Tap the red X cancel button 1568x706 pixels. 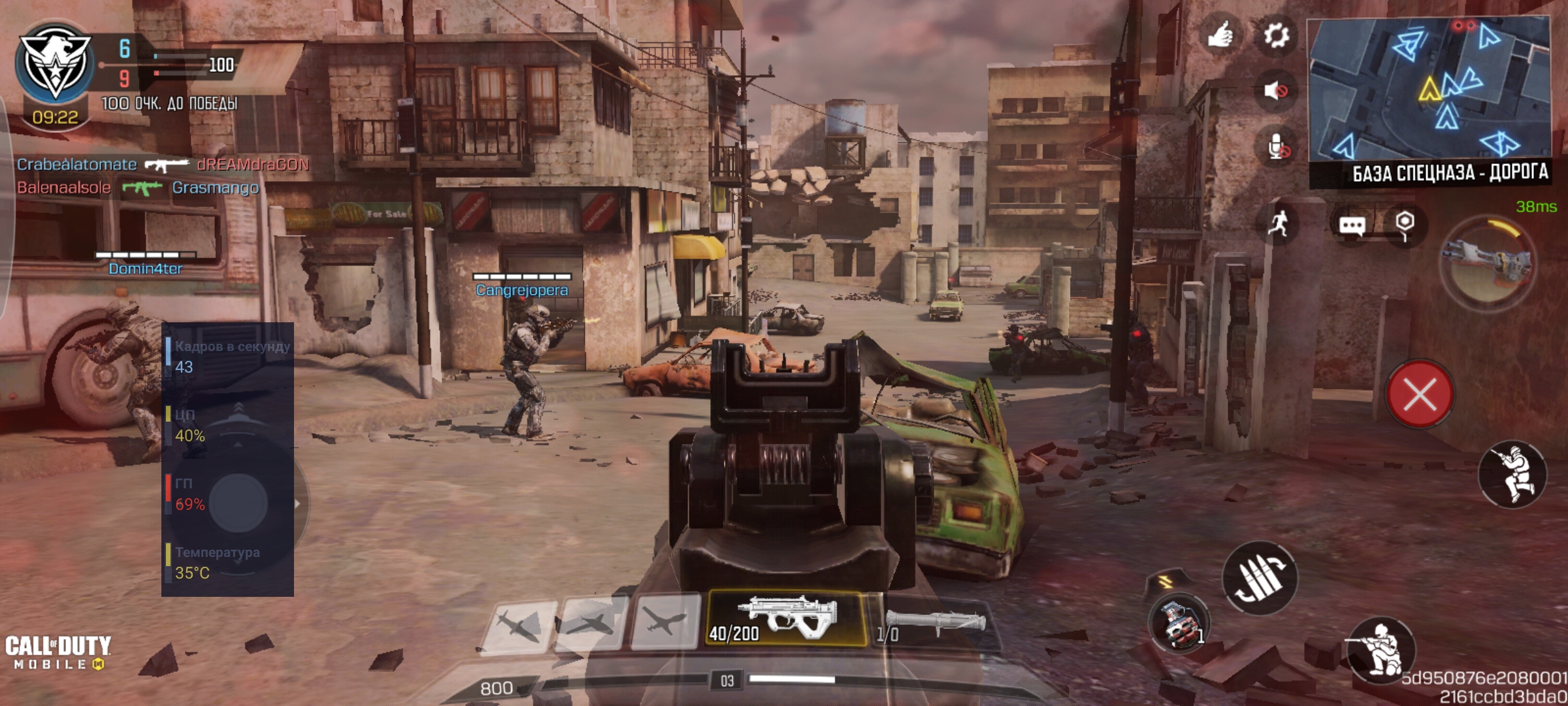[1420, 394]
